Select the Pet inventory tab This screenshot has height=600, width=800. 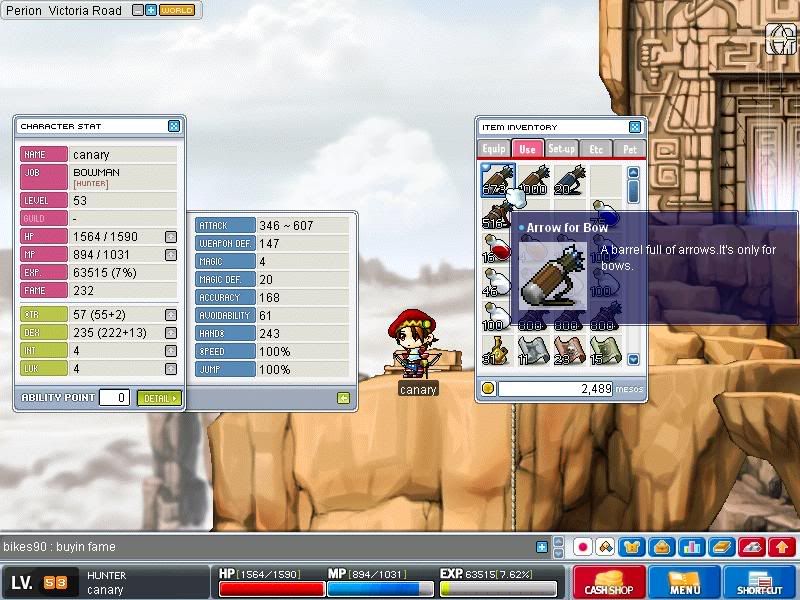tap(628, 149)
